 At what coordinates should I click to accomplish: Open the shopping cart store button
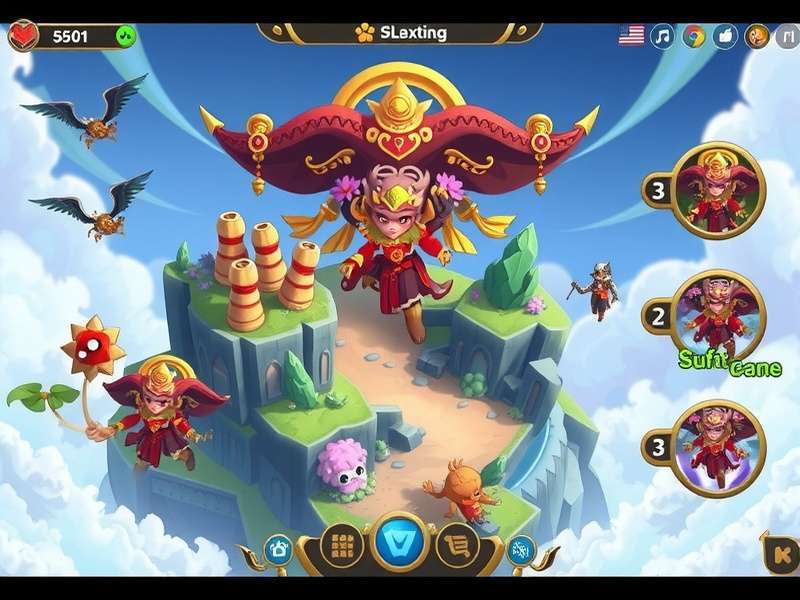(x=456, y=546)
